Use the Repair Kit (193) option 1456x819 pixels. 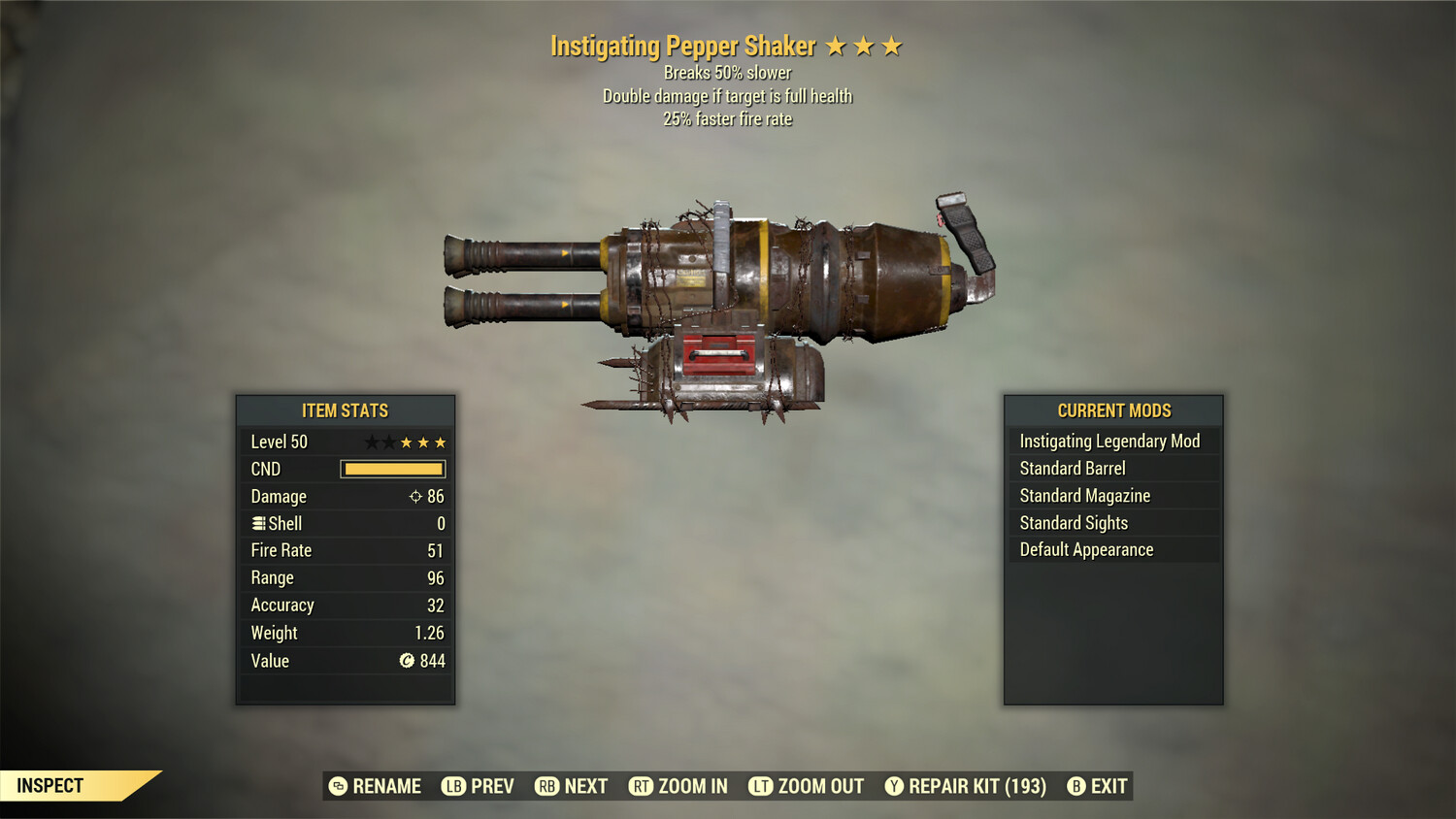[966, 786]
